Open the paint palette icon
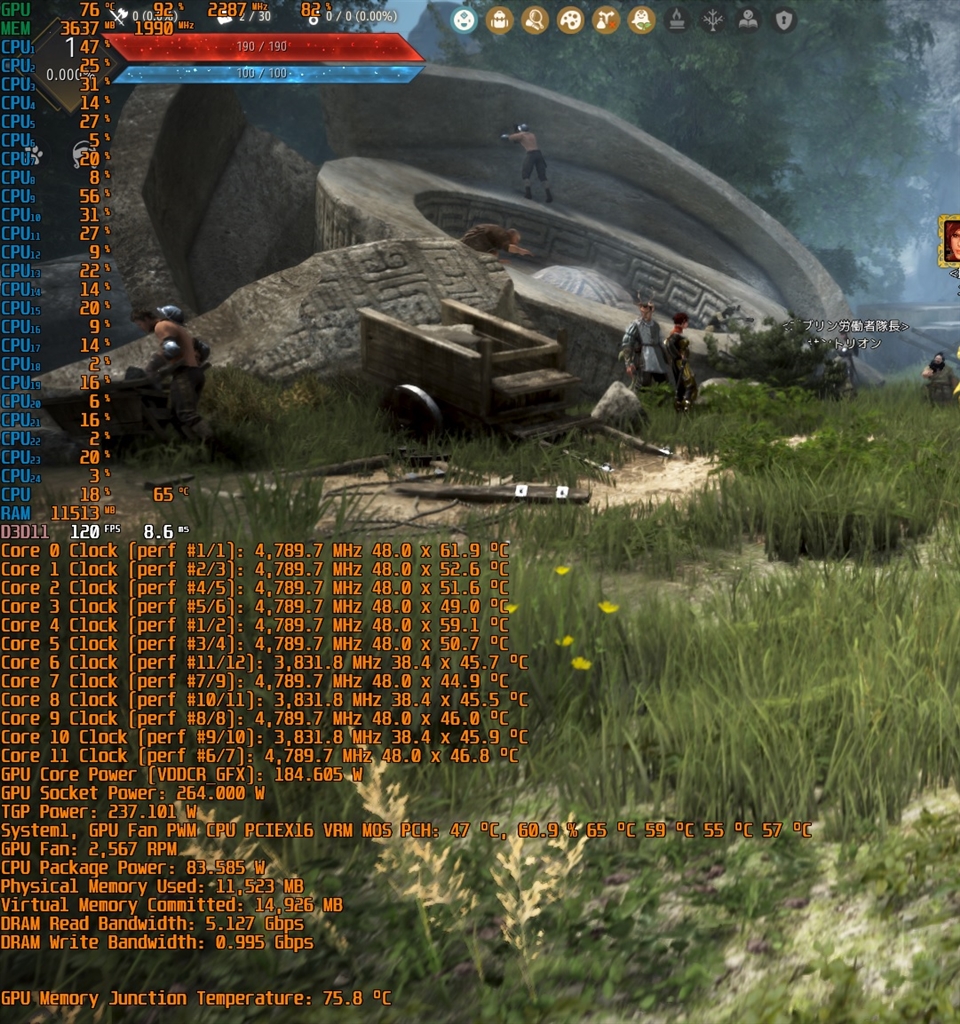This screenshot has width=960, height=1024. [x=570, y=20]
